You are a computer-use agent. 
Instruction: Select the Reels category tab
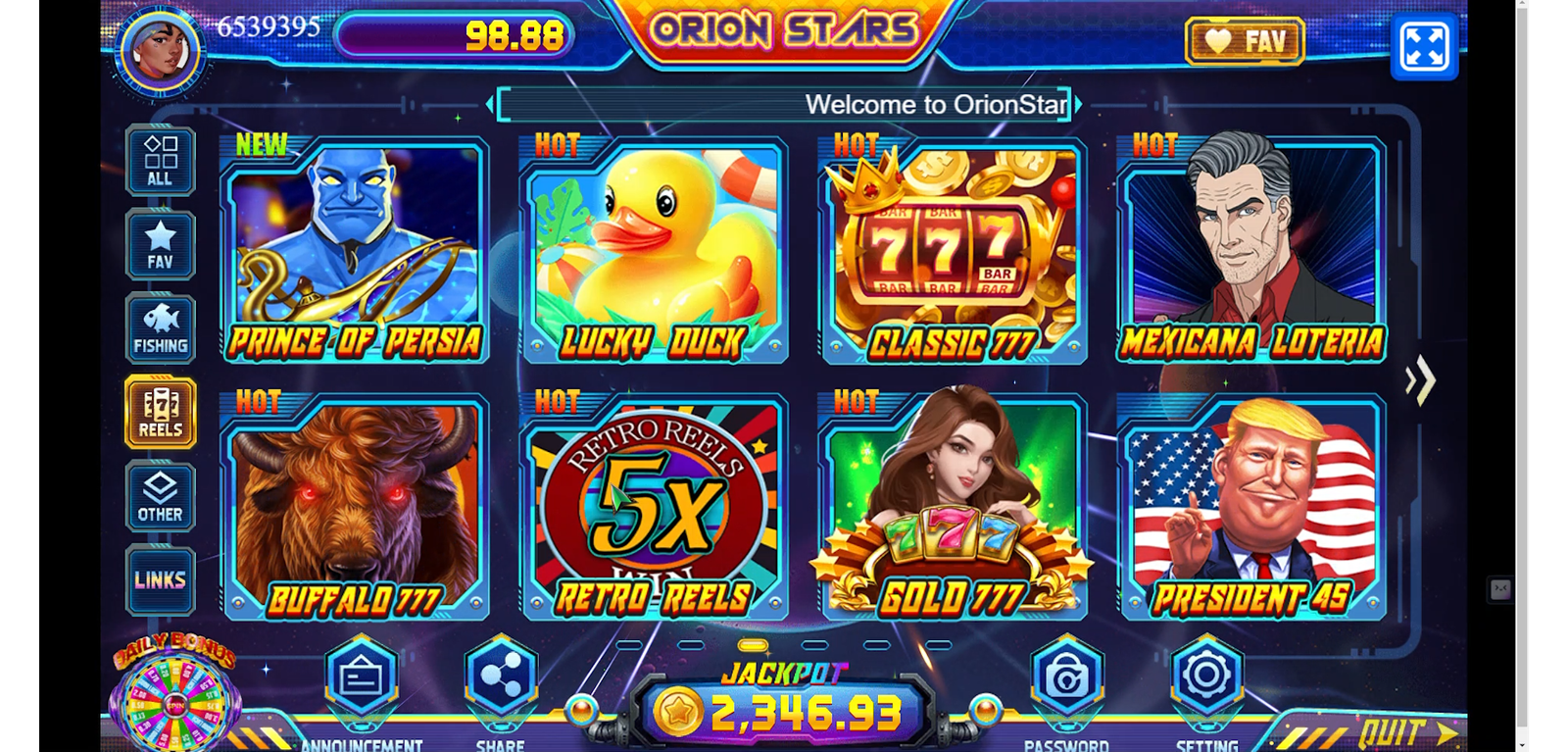click(160, 413)
